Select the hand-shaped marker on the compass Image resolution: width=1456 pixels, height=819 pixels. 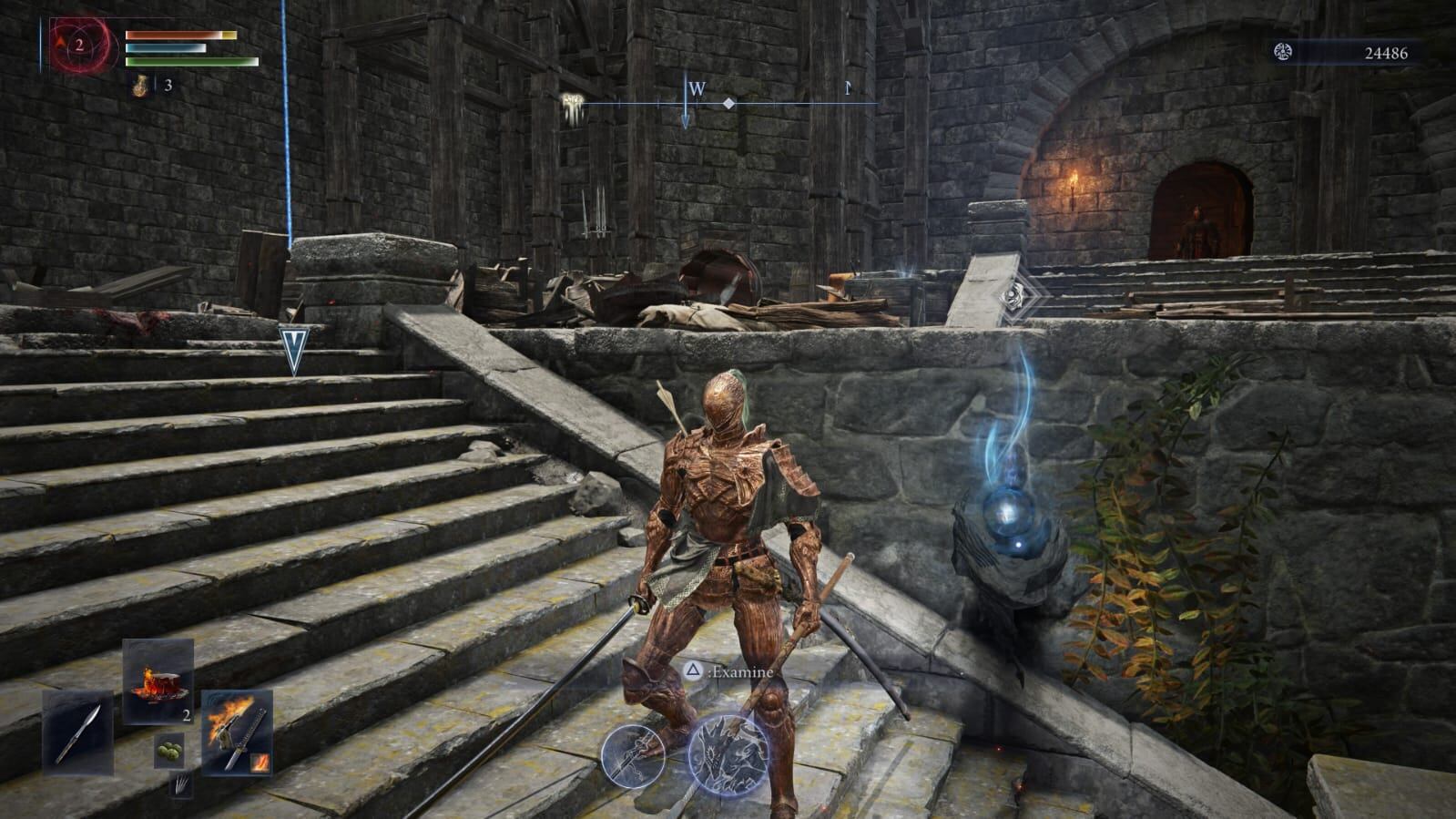point(573,104)
